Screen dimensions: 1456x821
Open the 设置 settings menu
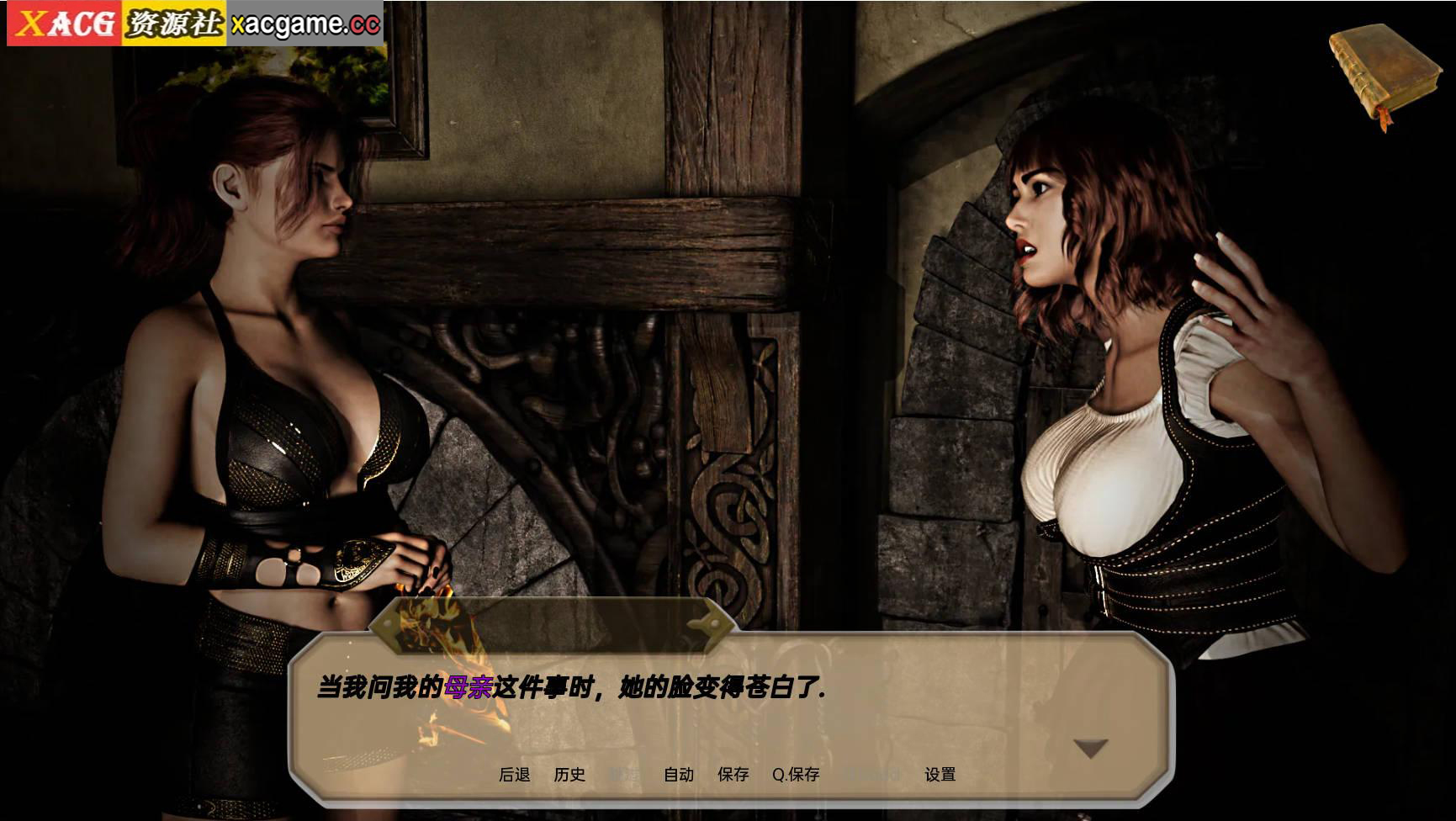[940, 775]
